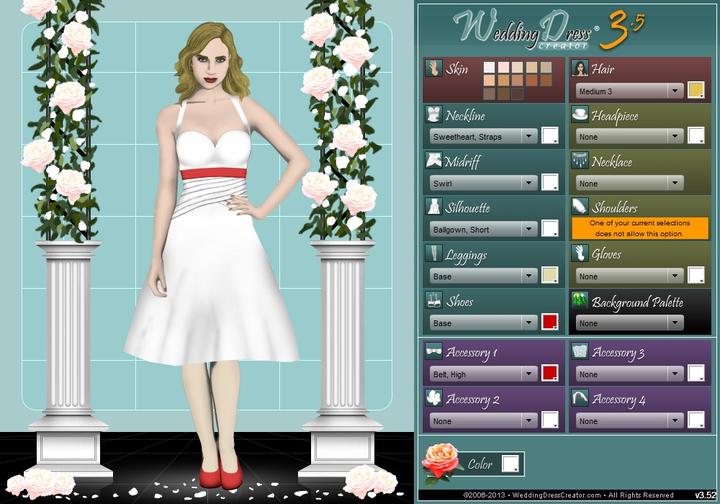Open the Necklace dropdown
The height and width of the screenshot is (504, 720).
[627, 183]
